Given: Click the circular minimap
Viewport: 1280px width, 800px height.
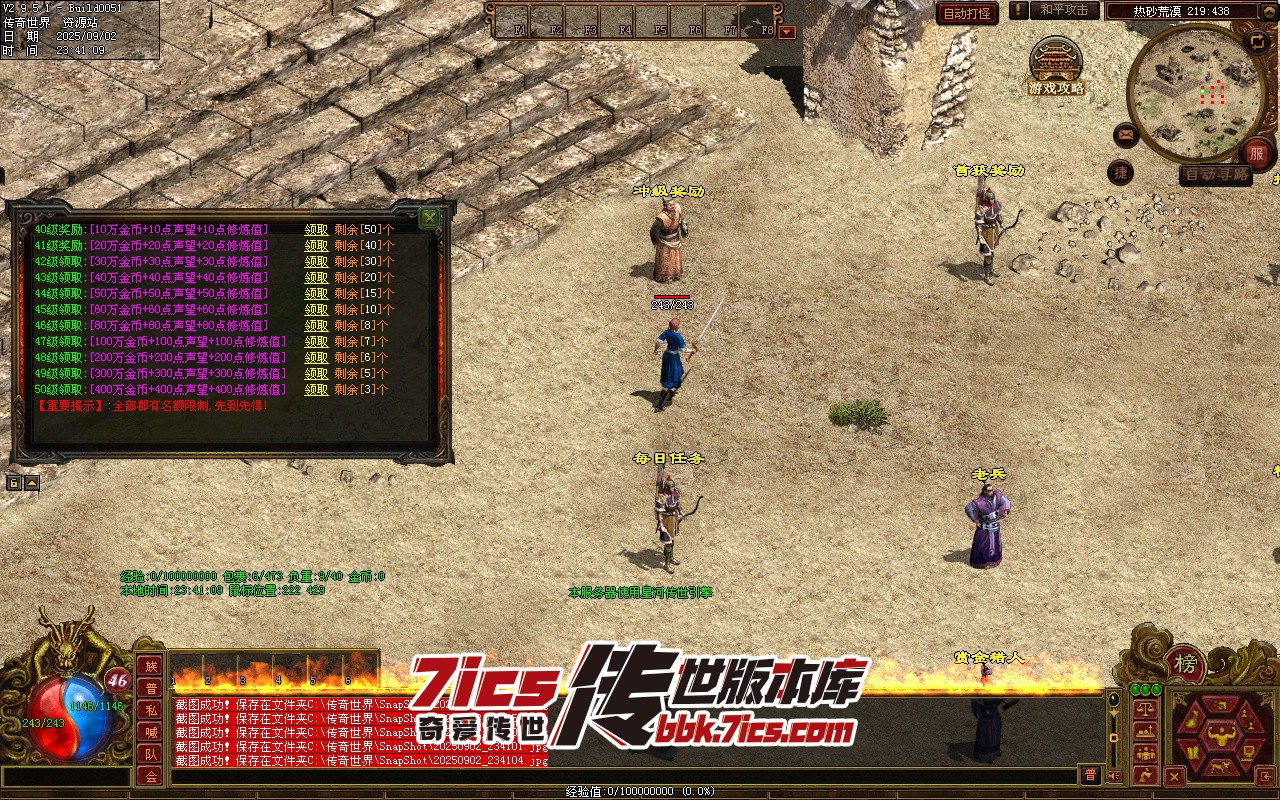Looking at the screenshot, I should coord(1195,92).
